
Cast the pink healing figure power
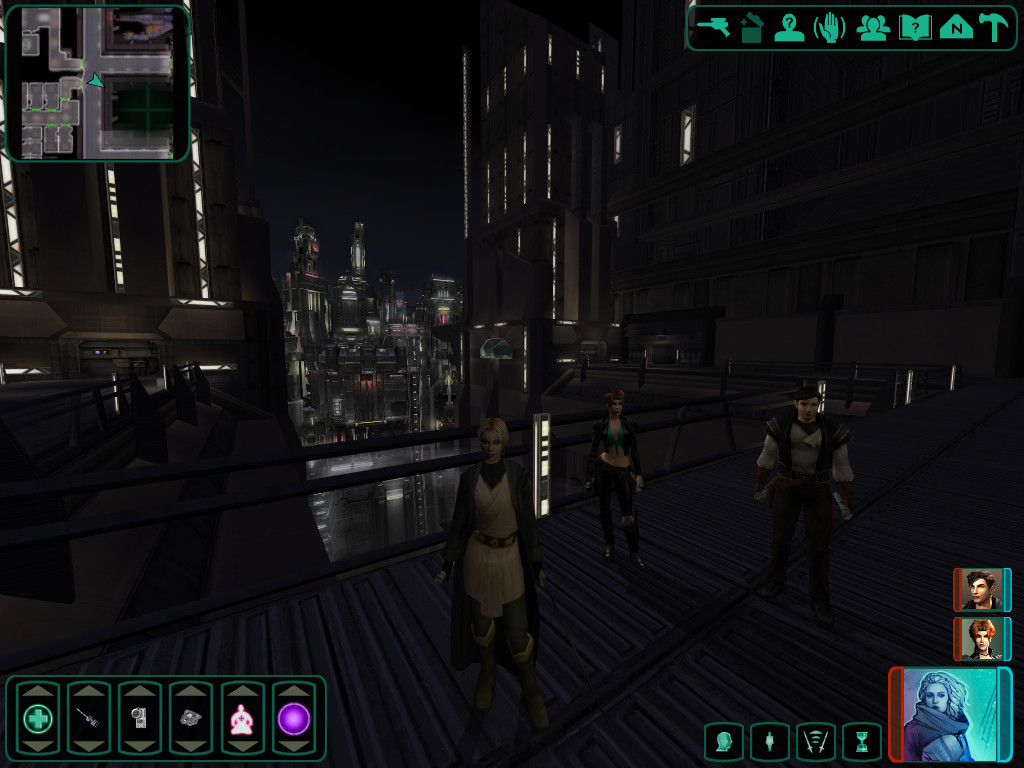click(x=242, y=718)
